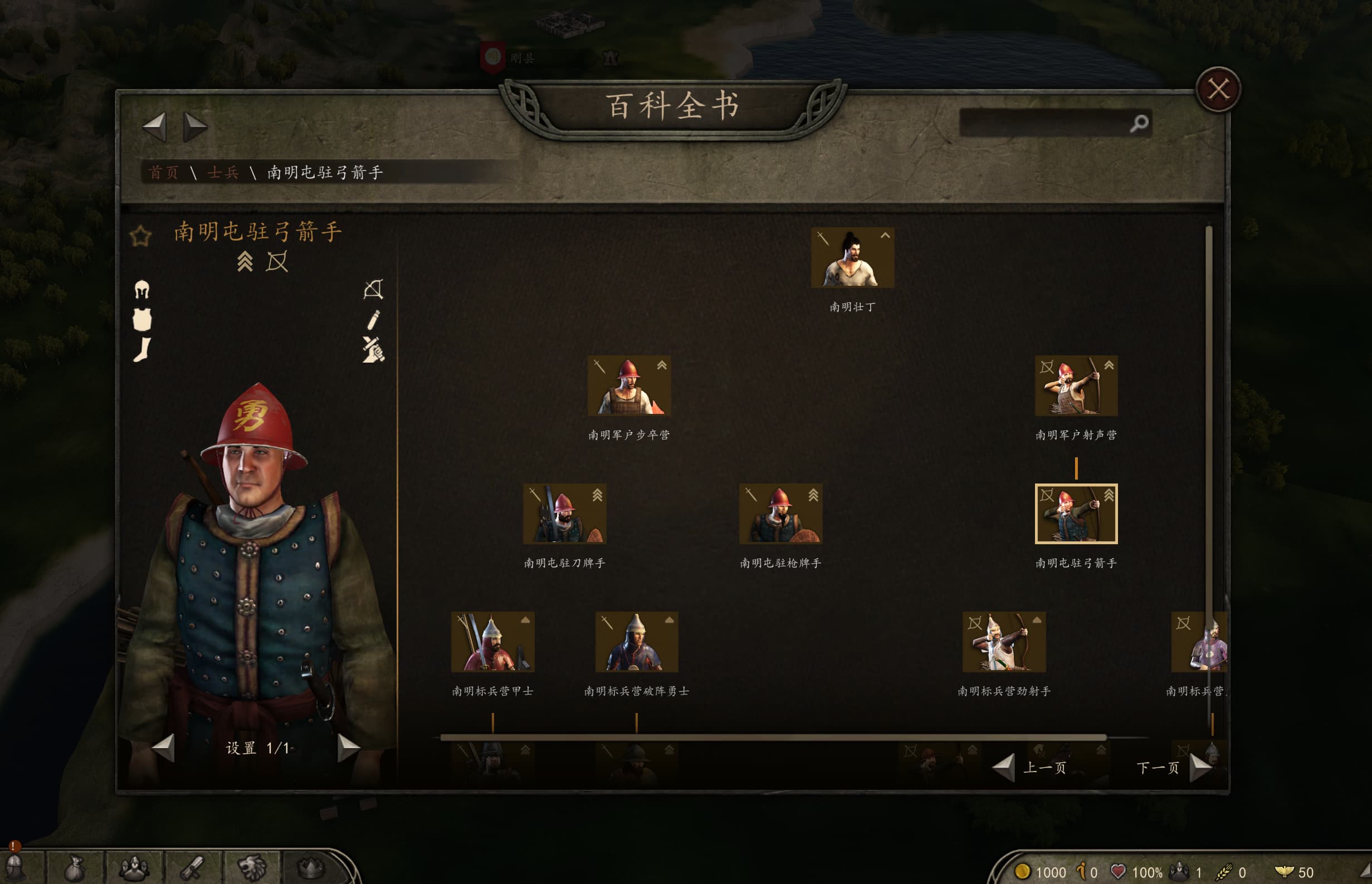Close the encyclopedia window
The height and width of the screenshot is (884, 1372).
click(1218, 90)
